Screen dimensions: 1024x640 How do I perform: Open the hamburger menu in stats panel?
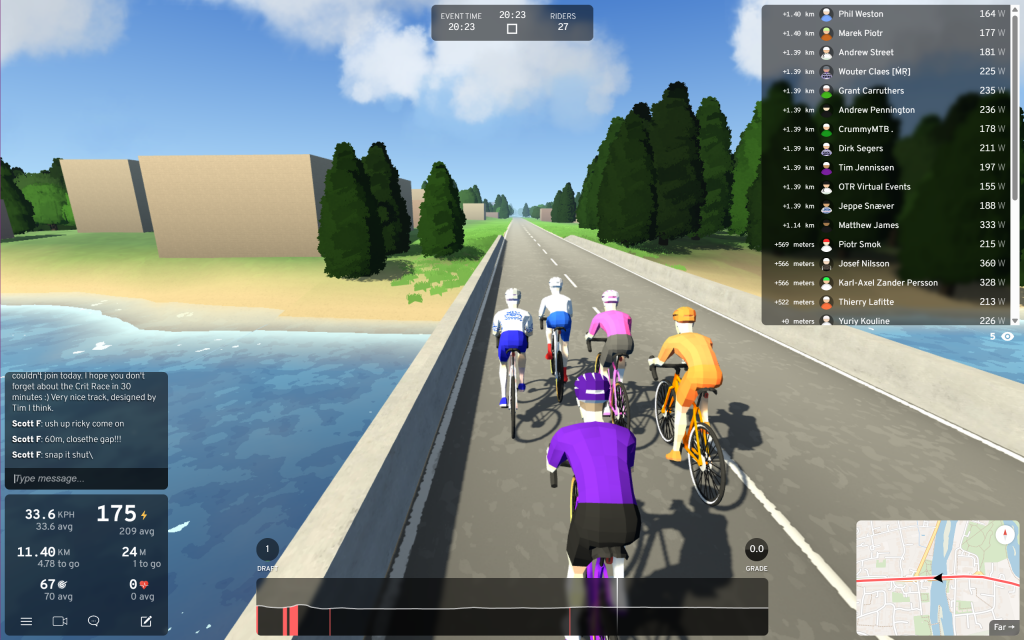pyautogui.click(x=26, y=621)
